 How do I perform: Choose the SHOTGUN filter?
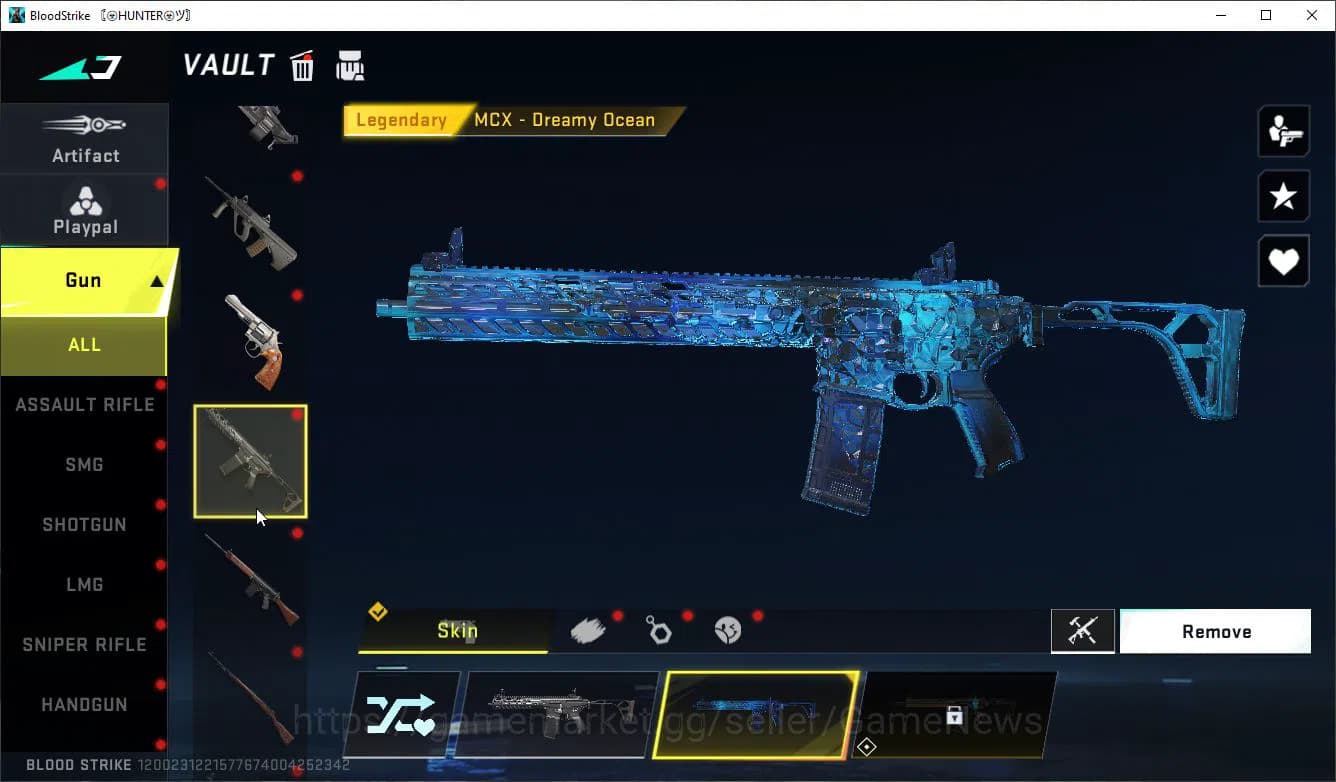84,525
